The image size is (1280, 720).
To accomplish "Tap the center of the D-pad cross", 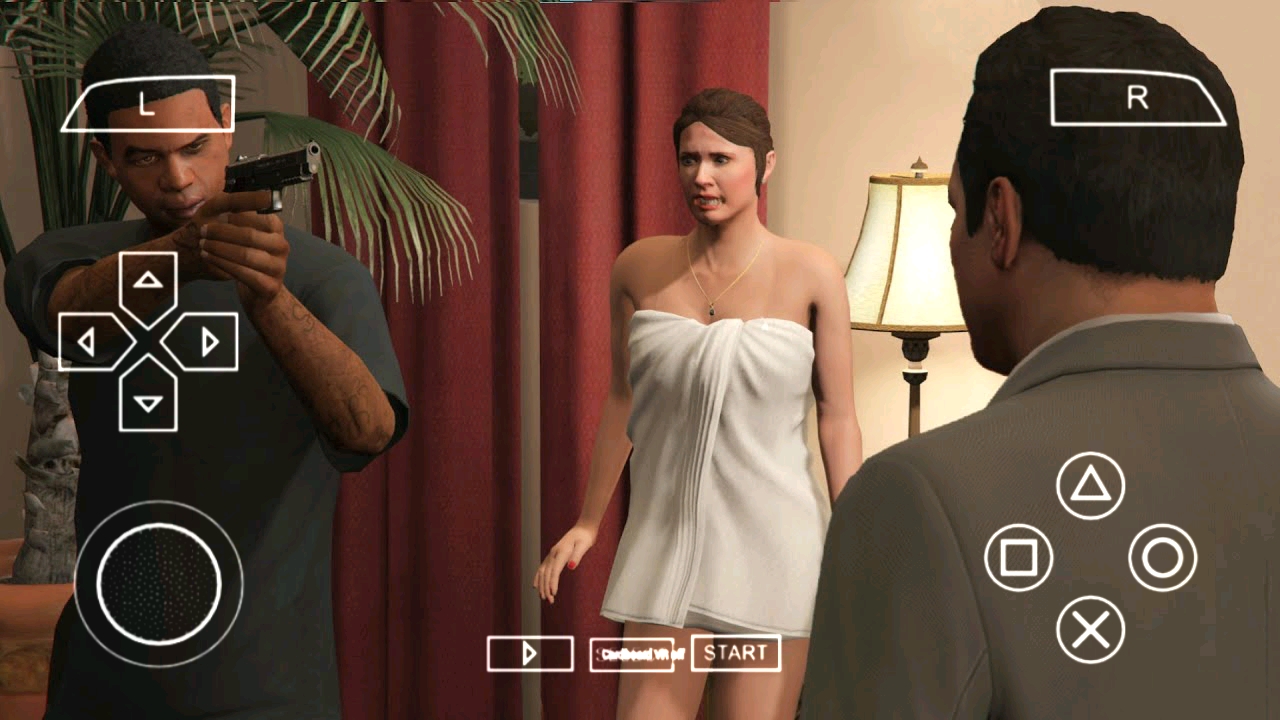I will 148,340.
